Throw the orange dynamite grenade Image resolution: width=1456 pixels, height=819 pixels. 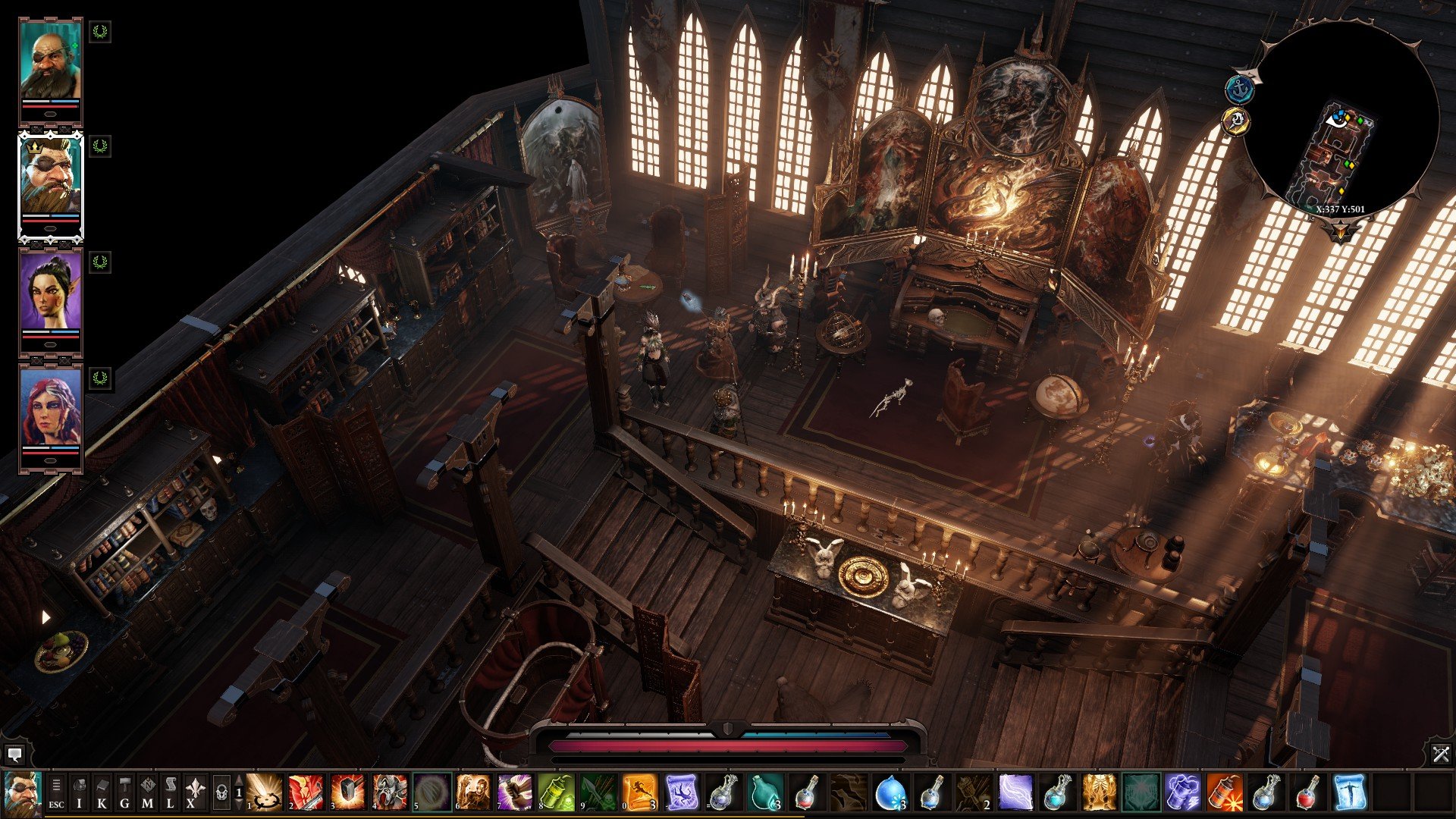coord(1223,793)
